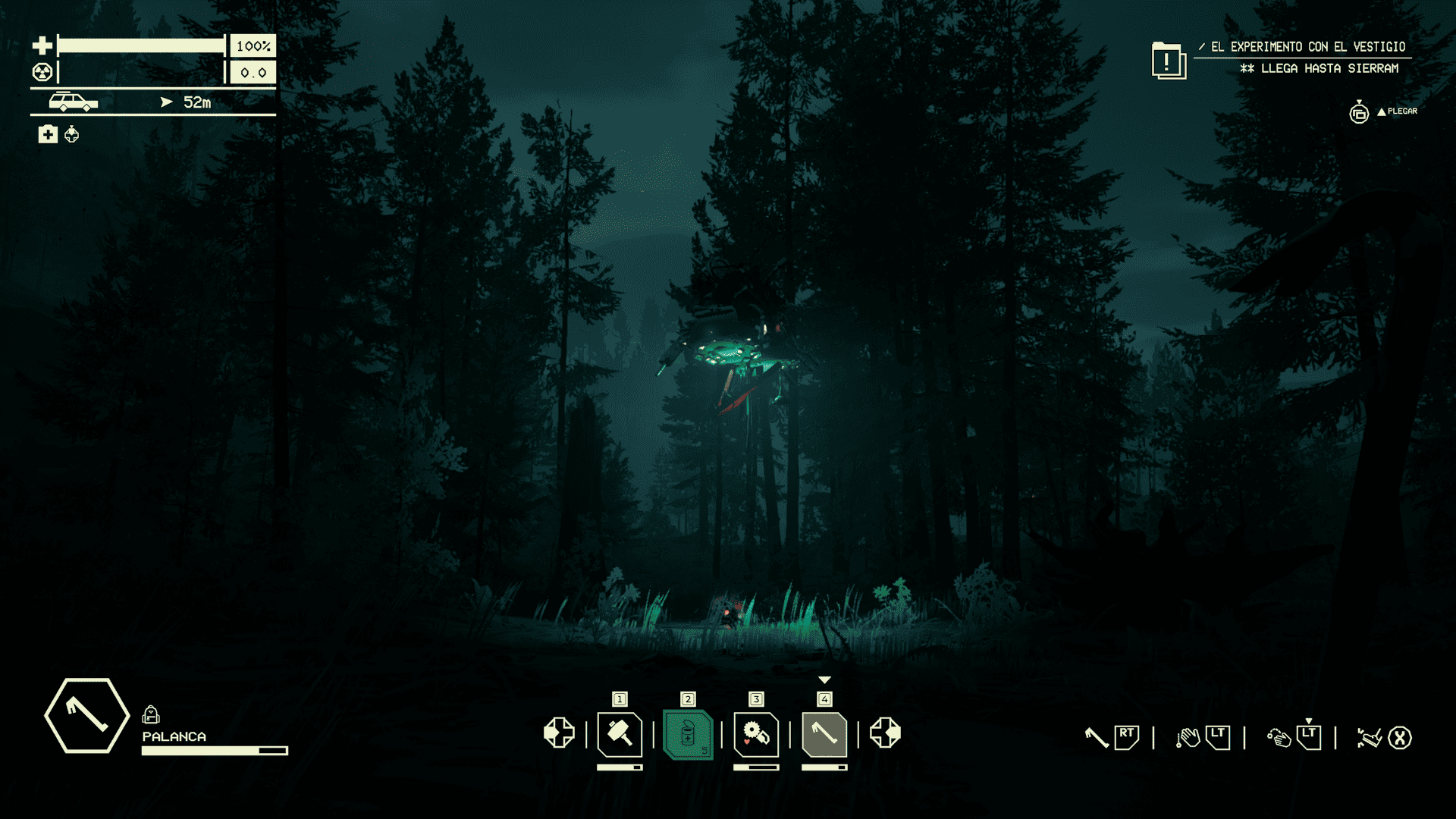Choose the medkit can in slot 2
Viewport: 1456px width, 819px height.
[688, 734]
